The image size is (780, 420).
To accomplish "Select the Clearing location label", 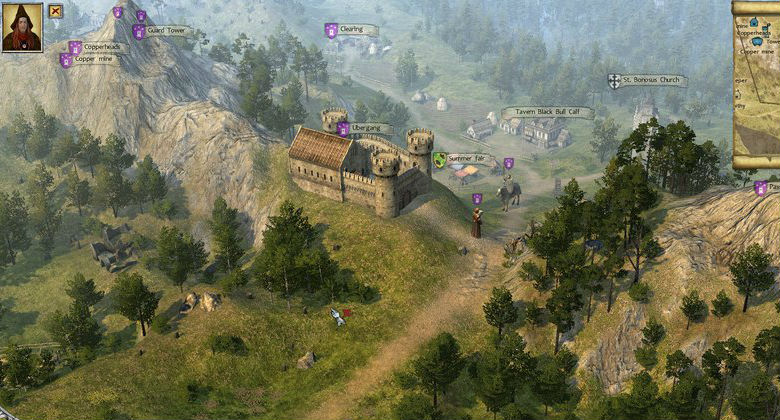I will [351, 30].
